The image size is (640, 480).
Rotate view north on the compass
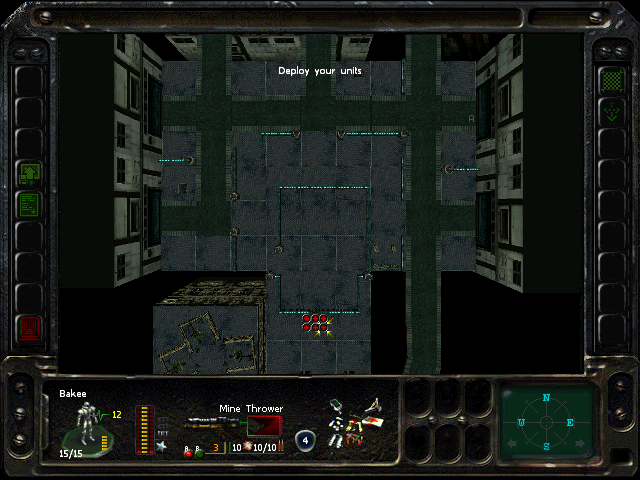coord(546,398)
